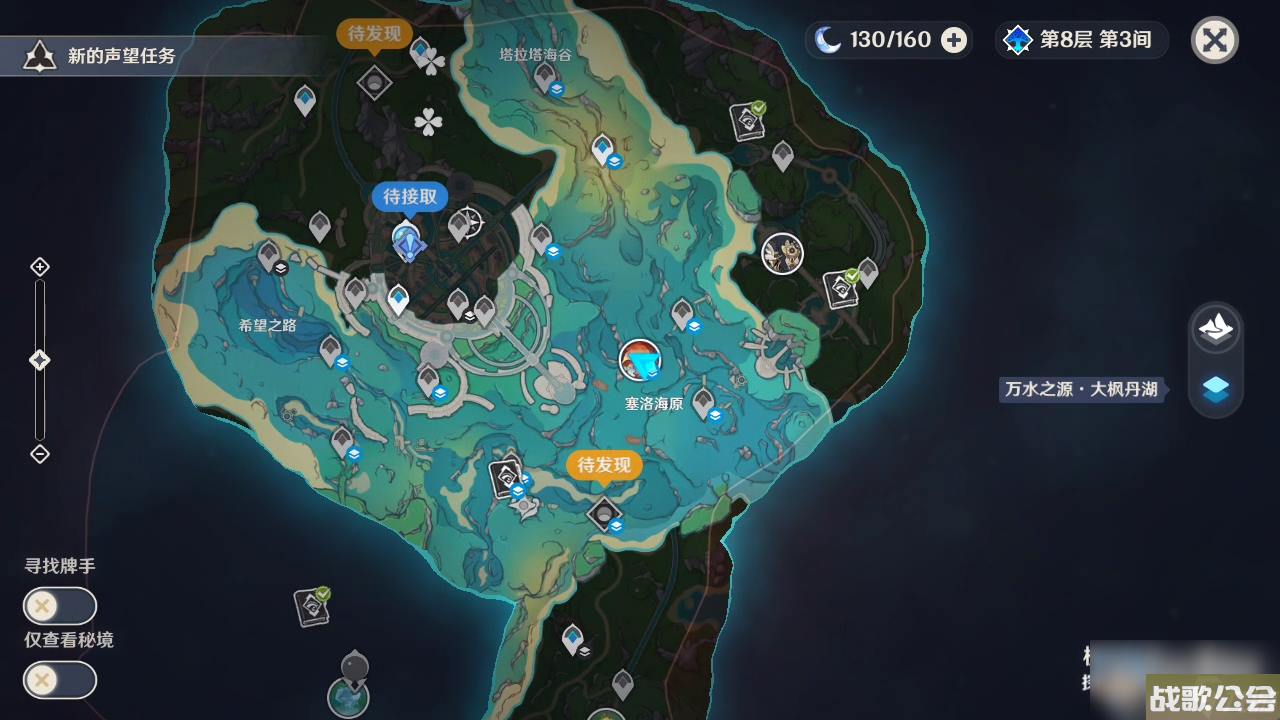Screen dimensions: 1280x720
Task: Open the blue 待接取 quest marker
Action: click(411, 197)
